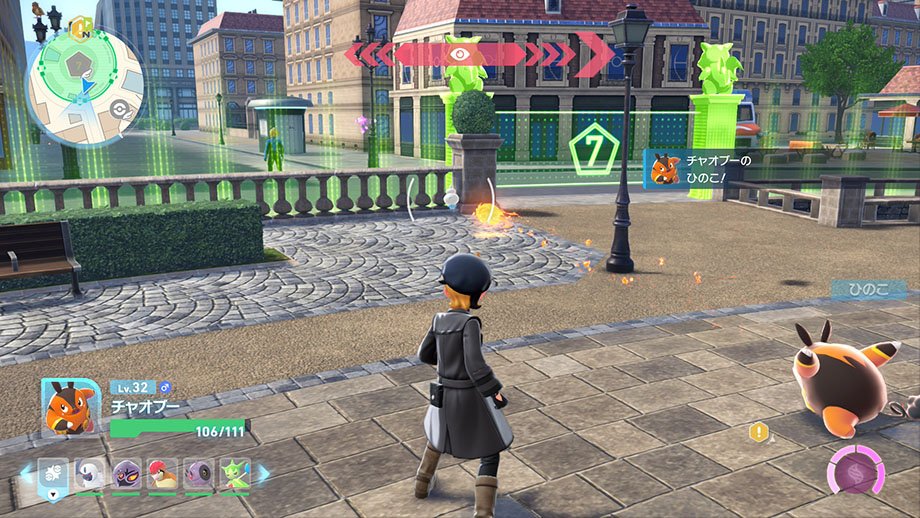Click the Pokémon Center marker on the minimap
Screen dimensions: 920x518
click(121, 108)
